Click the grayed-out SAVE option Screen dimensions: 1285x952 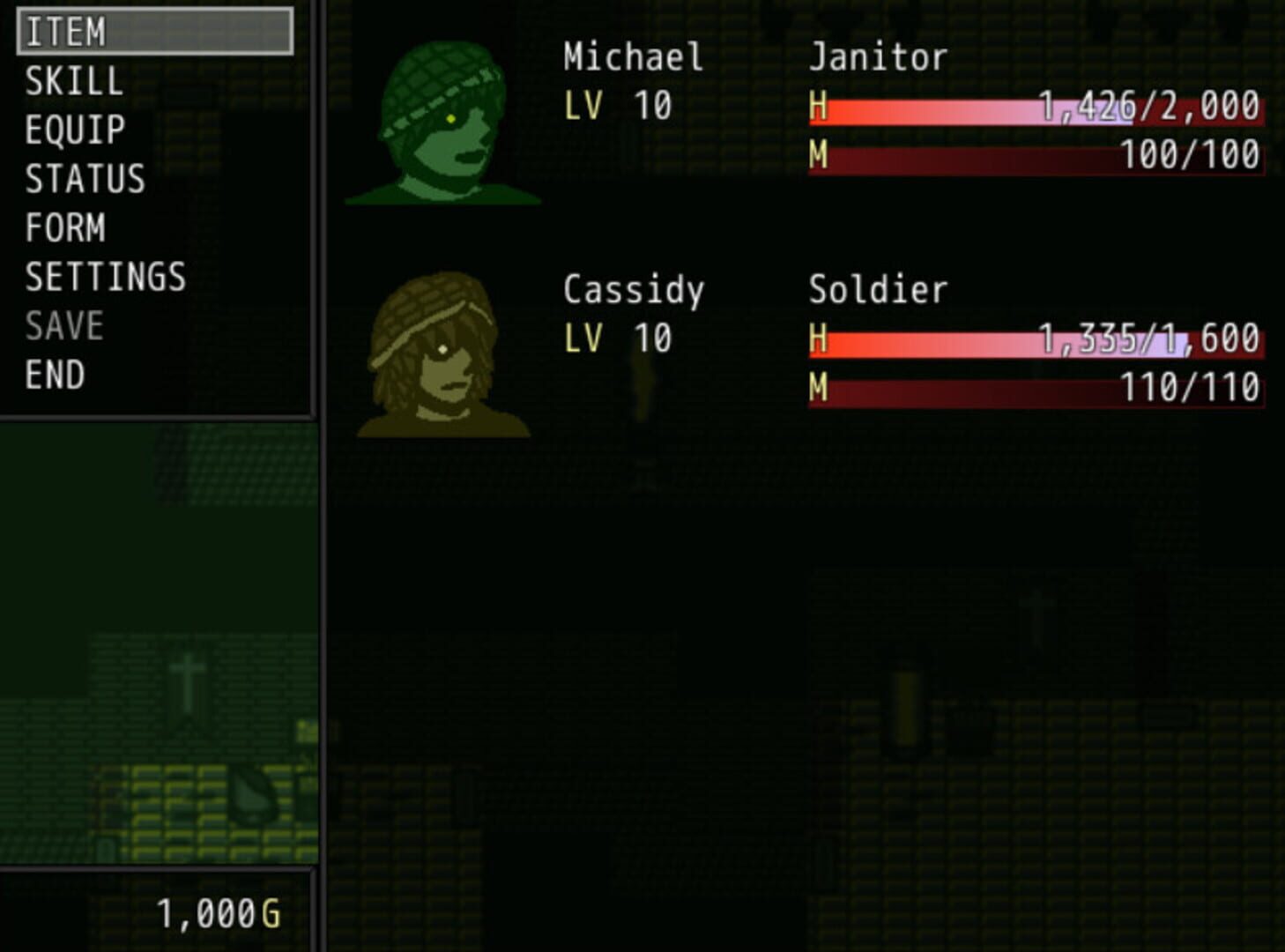(62, 324)
